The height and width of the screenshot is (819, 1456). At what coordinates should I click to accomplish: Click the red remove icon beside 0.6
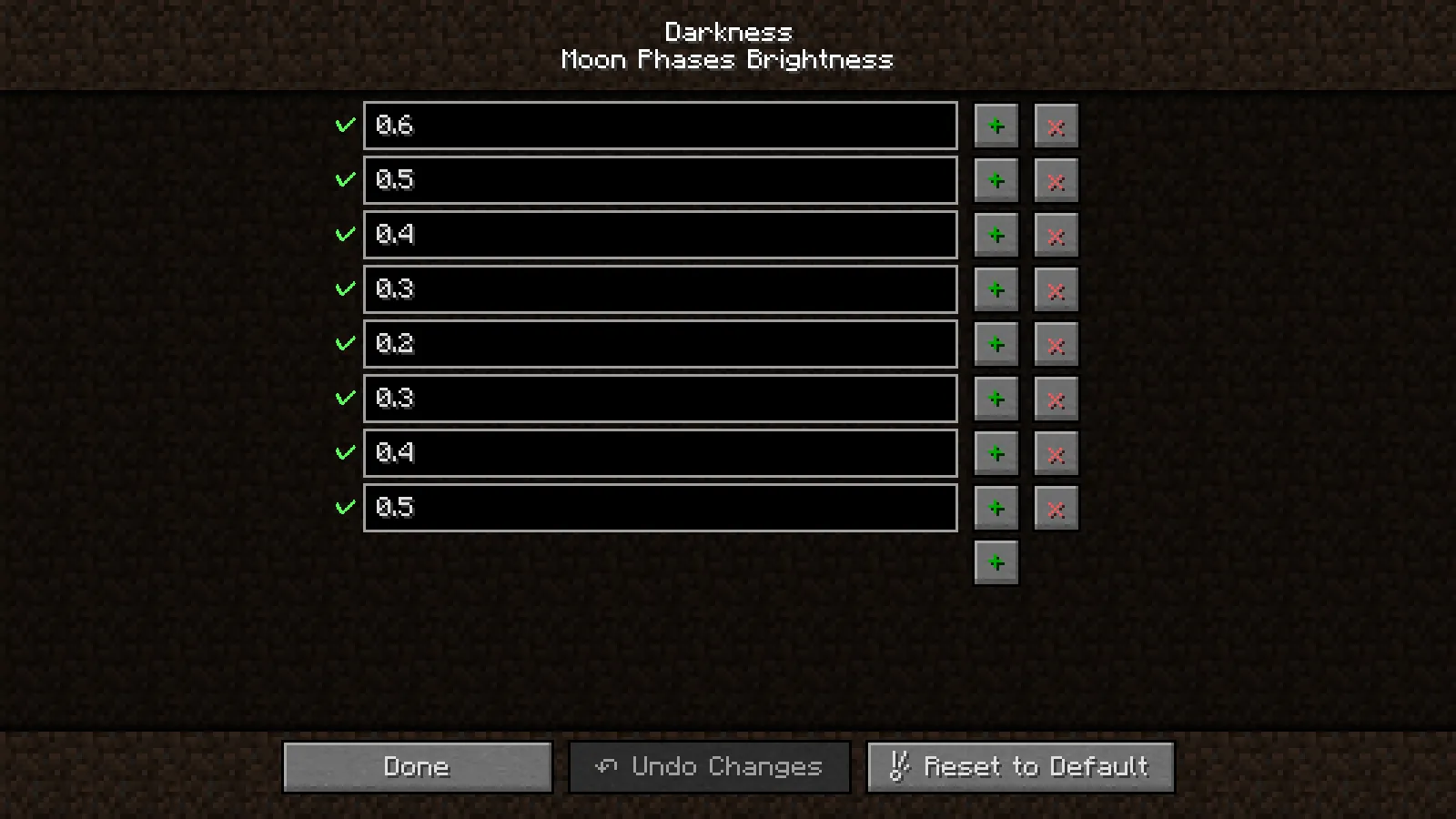click(x=1056, y=126)
